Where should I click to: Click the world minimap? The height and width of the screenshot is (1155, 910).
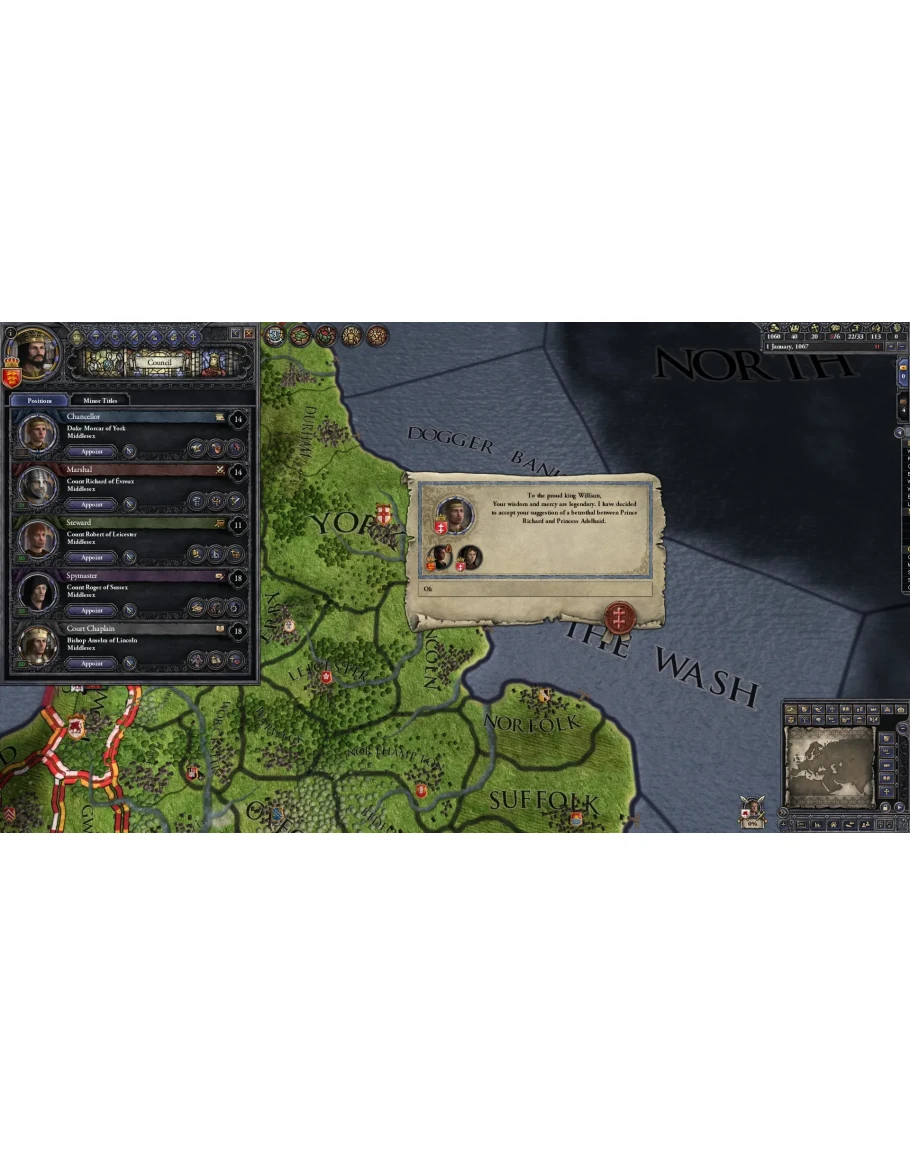pos(828,765)
